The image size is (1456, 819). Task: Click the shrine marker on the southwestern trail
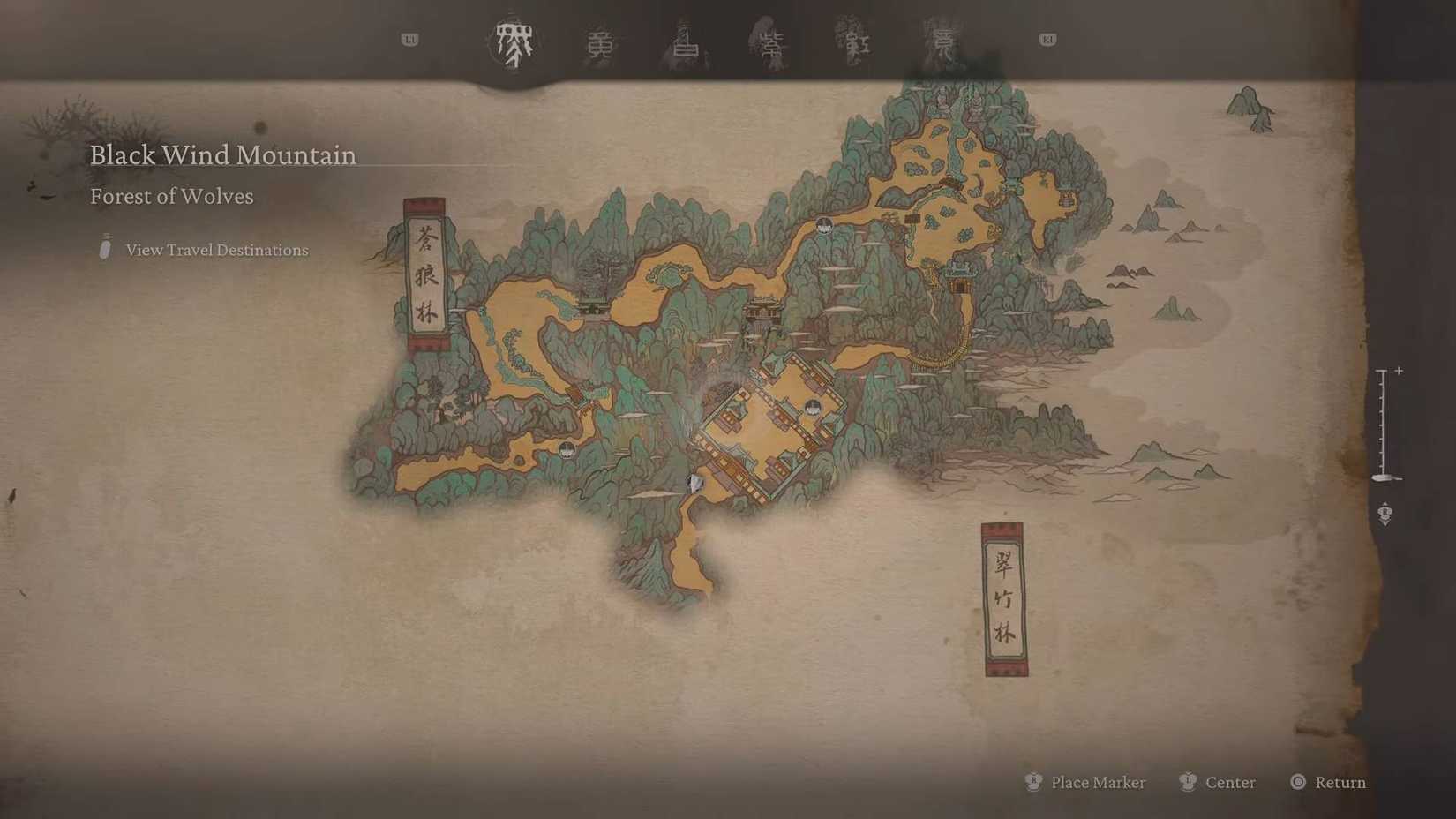[566, 448]
